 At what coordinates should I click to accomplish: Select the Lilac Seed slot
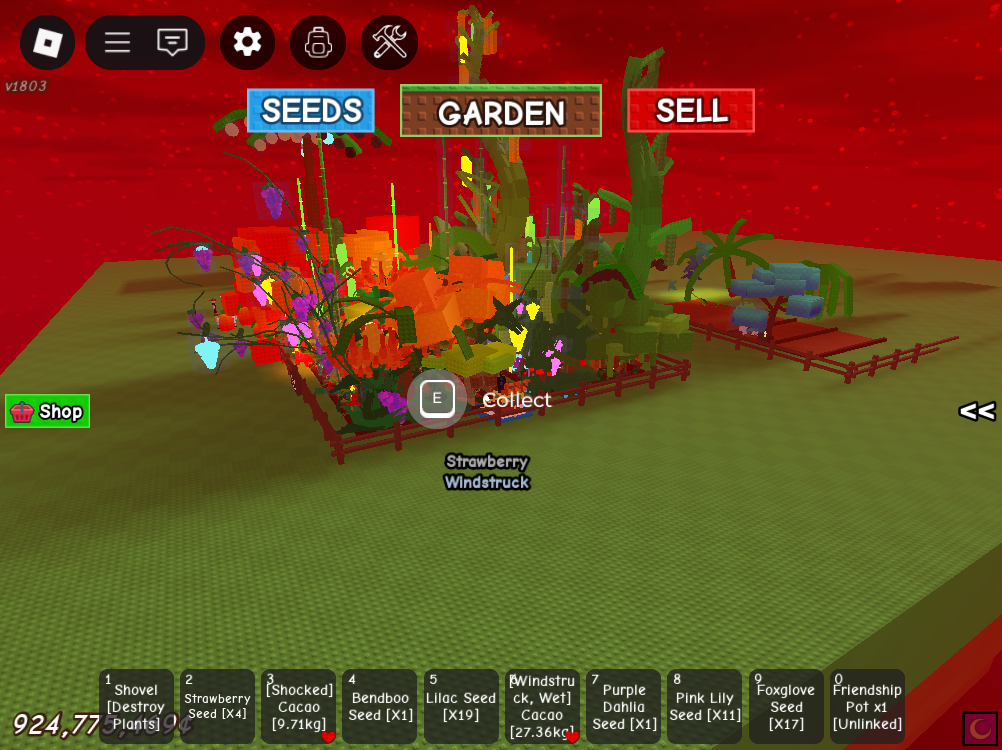click(461, 707)
